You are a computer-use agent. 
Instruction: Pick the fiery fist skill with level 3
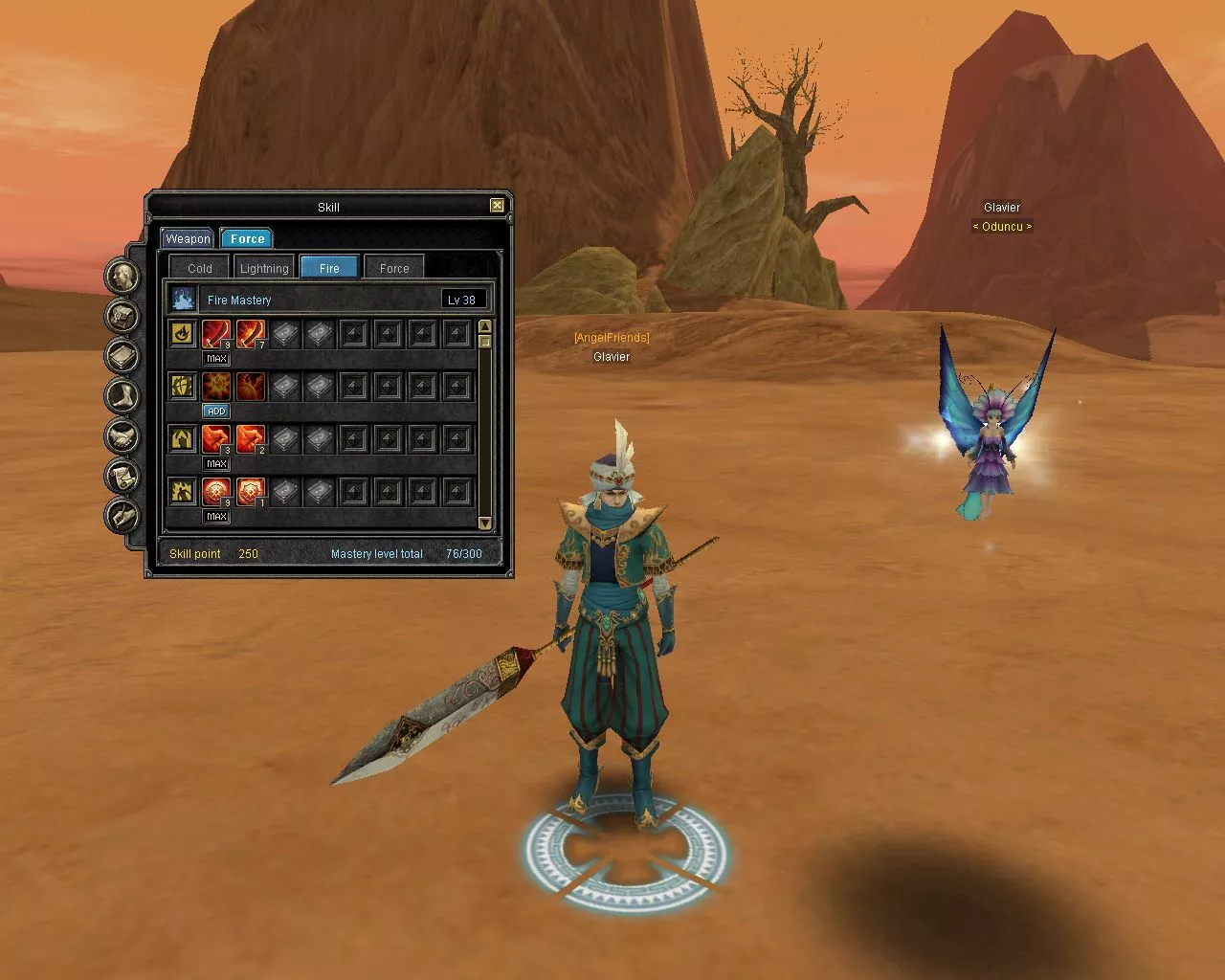pos(216,439)
